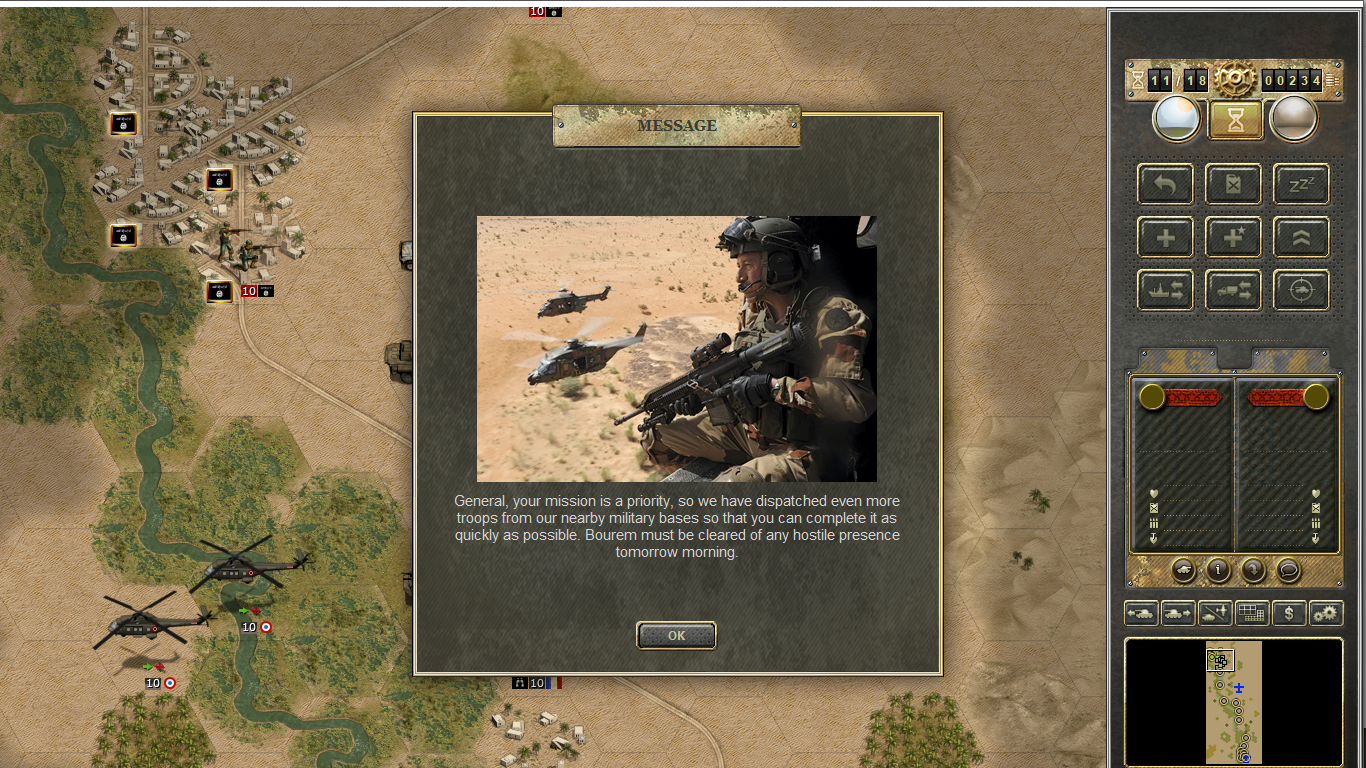The image size is (1366, 768).
Task: Click the minimap to move the view
Action: 1234,702
